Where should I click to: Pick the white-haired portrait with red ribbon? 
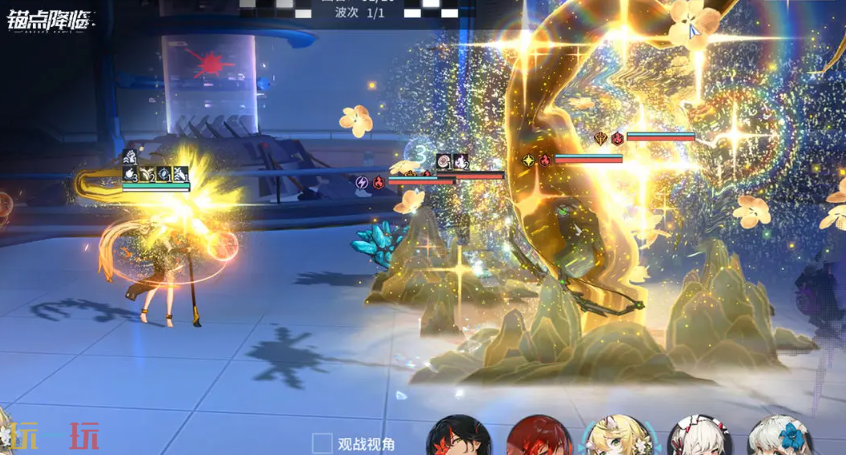697,437
